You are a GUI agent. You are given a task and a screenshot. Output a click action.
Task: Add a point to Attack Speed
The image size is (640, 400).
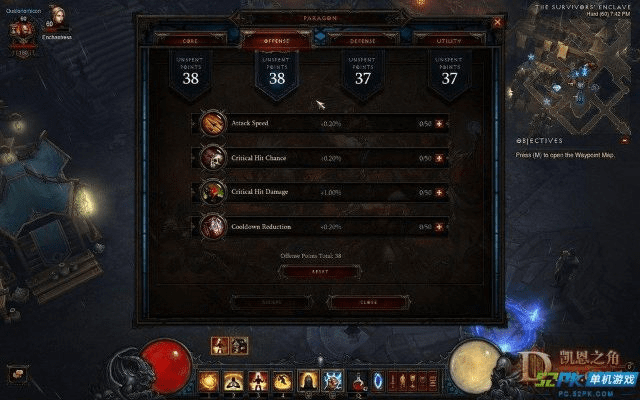[x=438, y=123]
